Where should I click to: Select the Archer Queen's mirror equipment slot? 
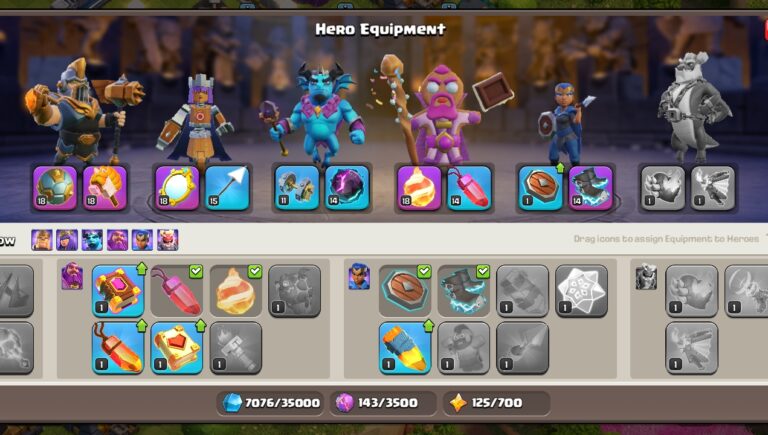(x=176, y=188)
